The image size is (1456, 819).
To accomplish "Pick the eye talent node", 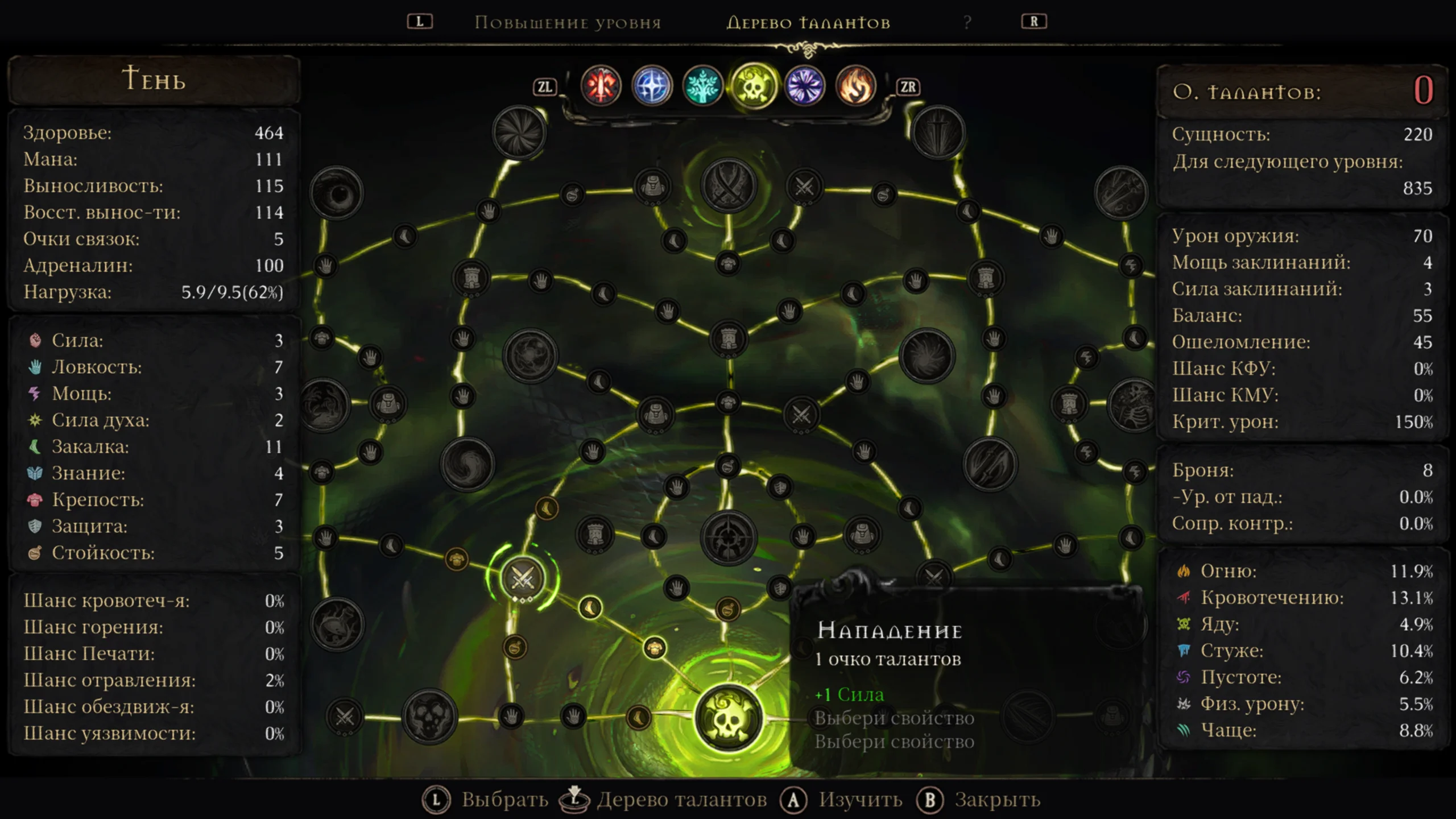I will pyautogui.click(x=337, y=193).
